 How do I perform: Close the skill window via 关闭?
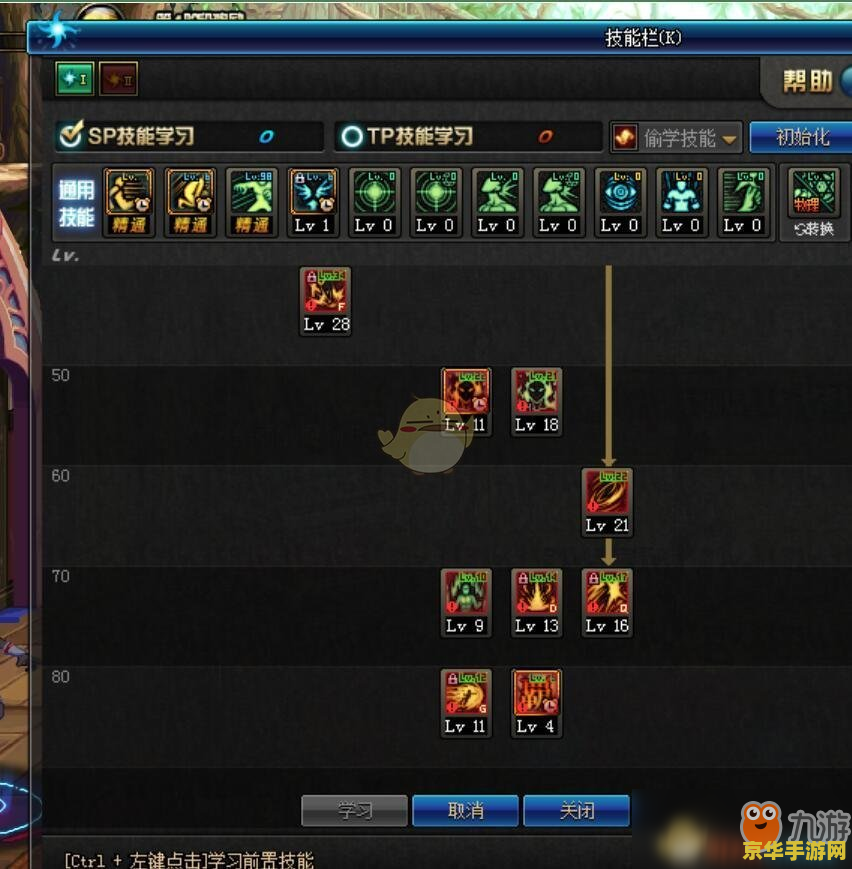click(x=576, y=811)
